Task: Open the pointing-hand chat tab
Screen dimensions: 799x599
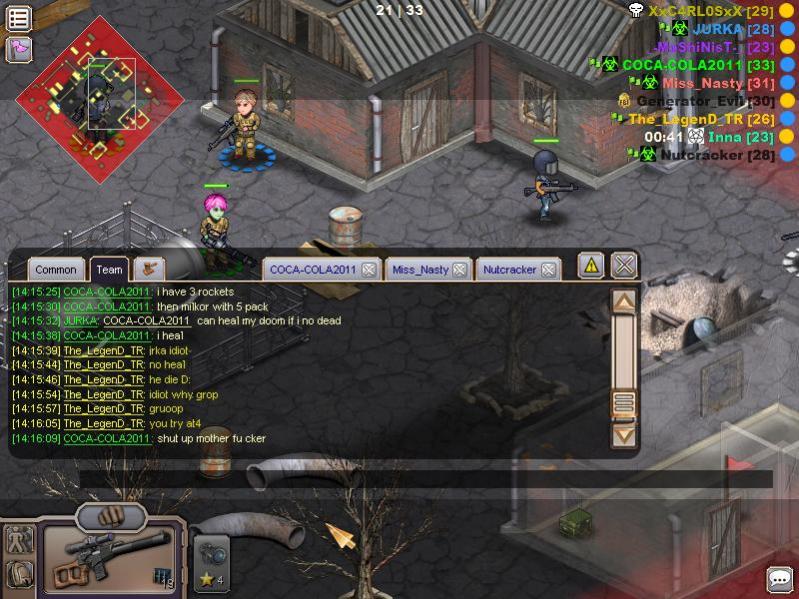Action: (x=150, y=268)
